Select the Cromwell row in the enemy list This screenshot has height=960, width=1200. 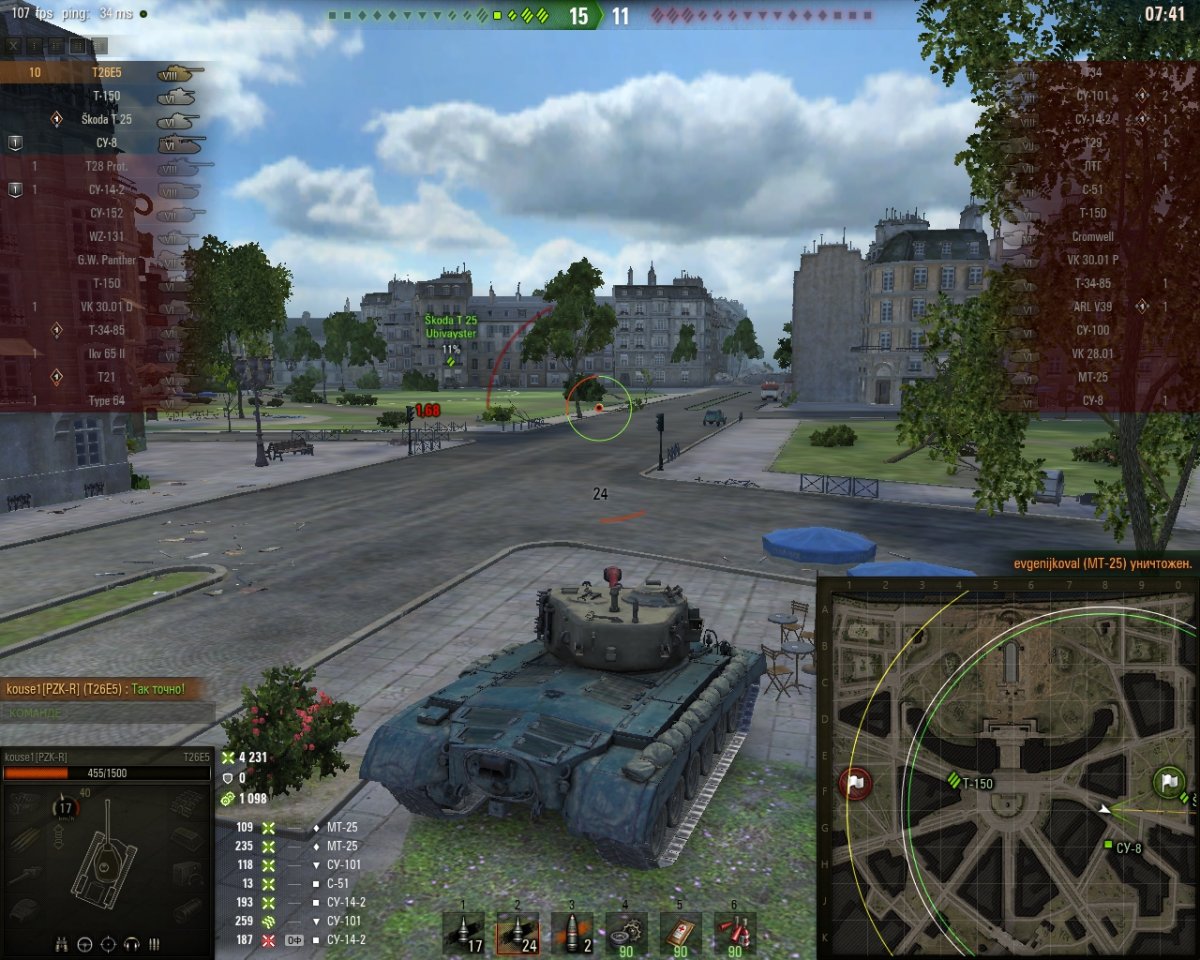pyautogui.click(x=1092, y=237)
